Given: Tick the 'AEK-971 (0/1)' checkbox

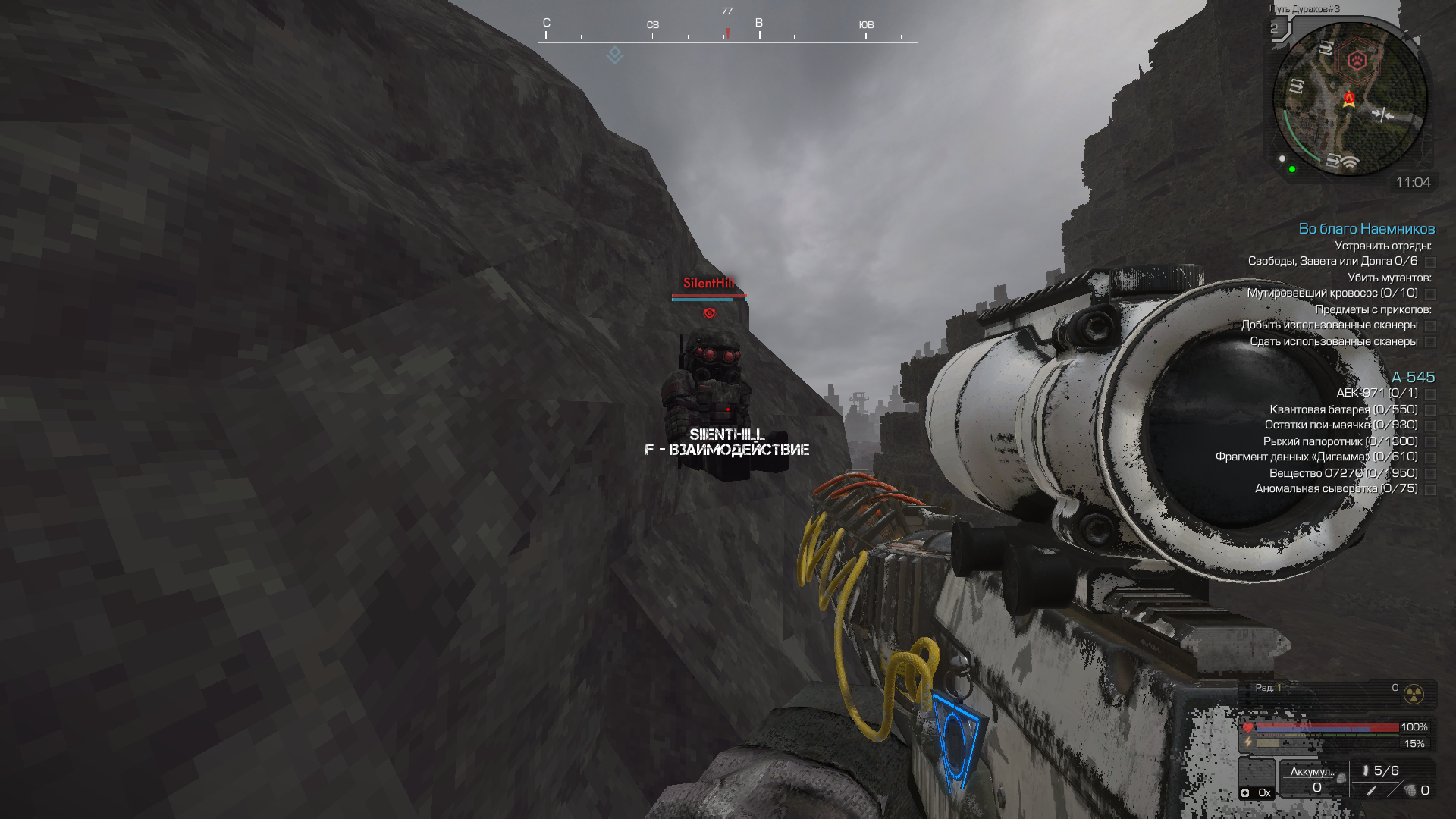Looking at the screenshot, I should click(1430, 394).
